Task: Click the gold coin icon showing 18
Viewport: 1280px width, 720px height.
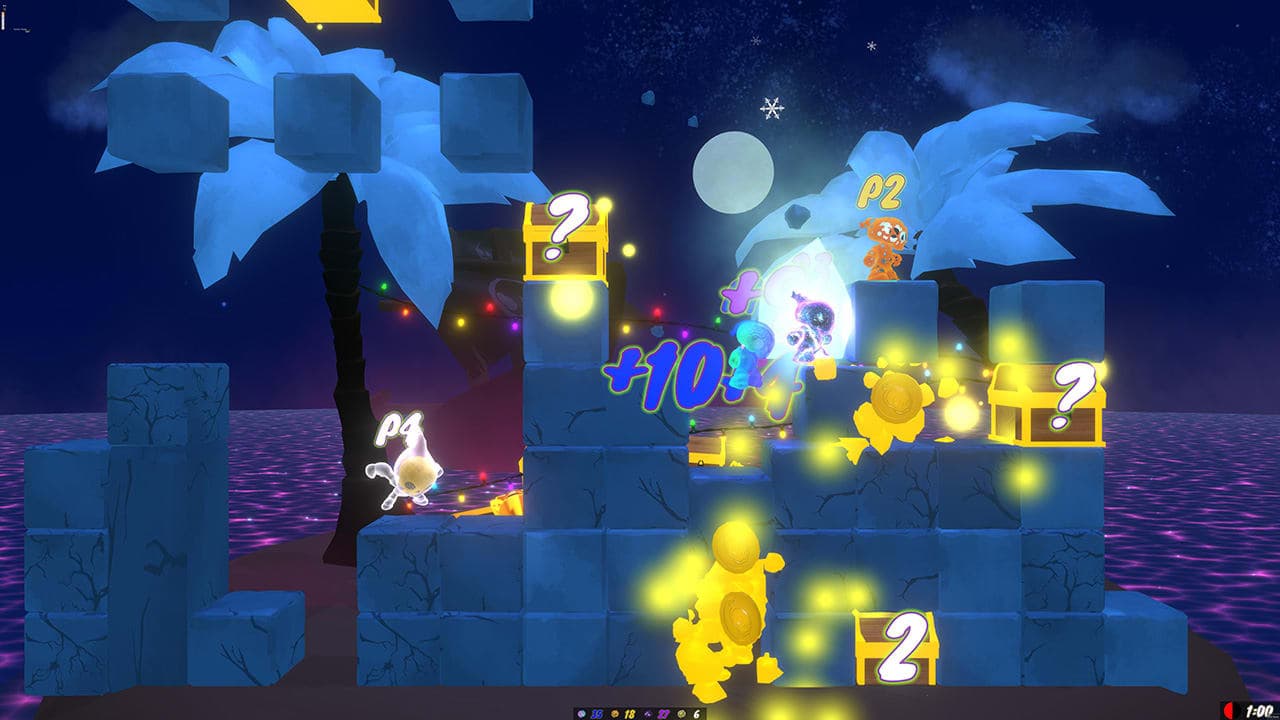Action: click(x=615, y=712)
